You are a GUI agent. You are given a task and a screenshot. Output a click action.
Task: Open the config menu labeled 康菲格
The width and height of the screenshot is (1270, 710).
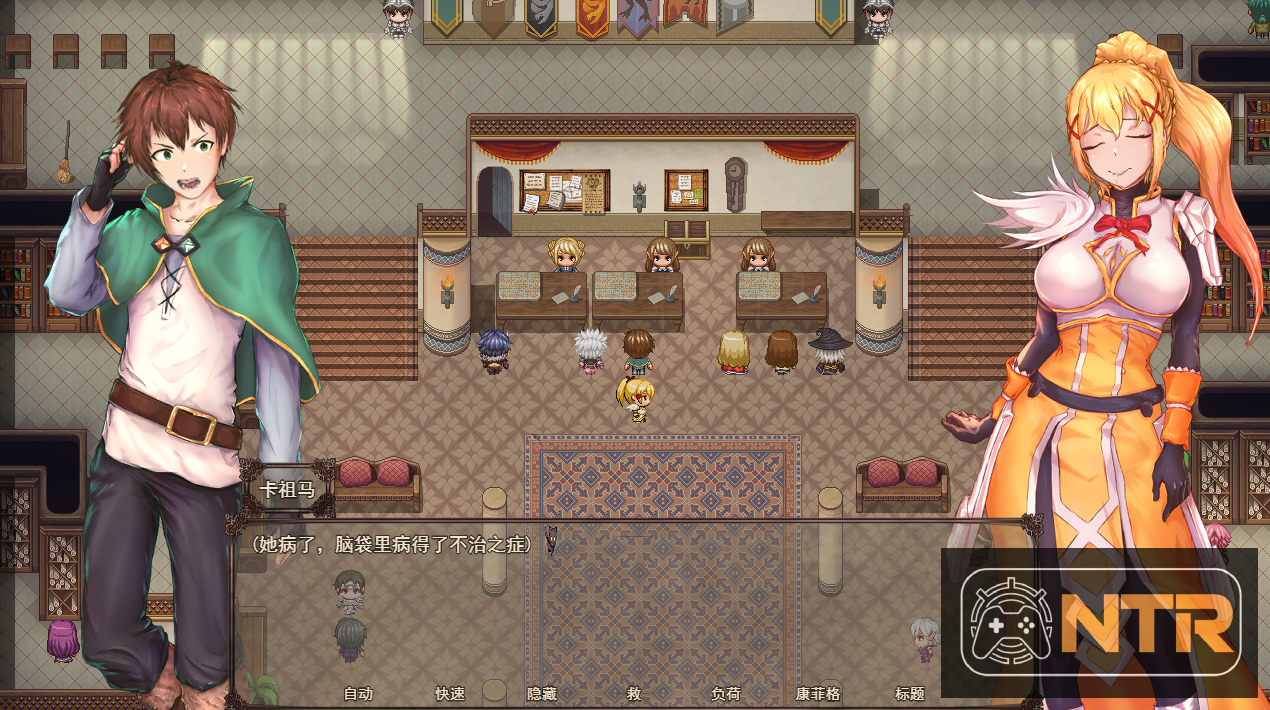click(x=818, y=693)
